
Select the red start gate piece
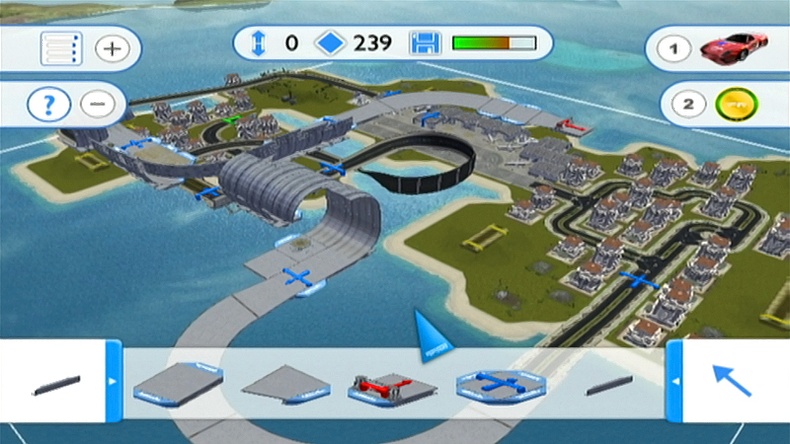pyautogui.click(x=388, y=384)
